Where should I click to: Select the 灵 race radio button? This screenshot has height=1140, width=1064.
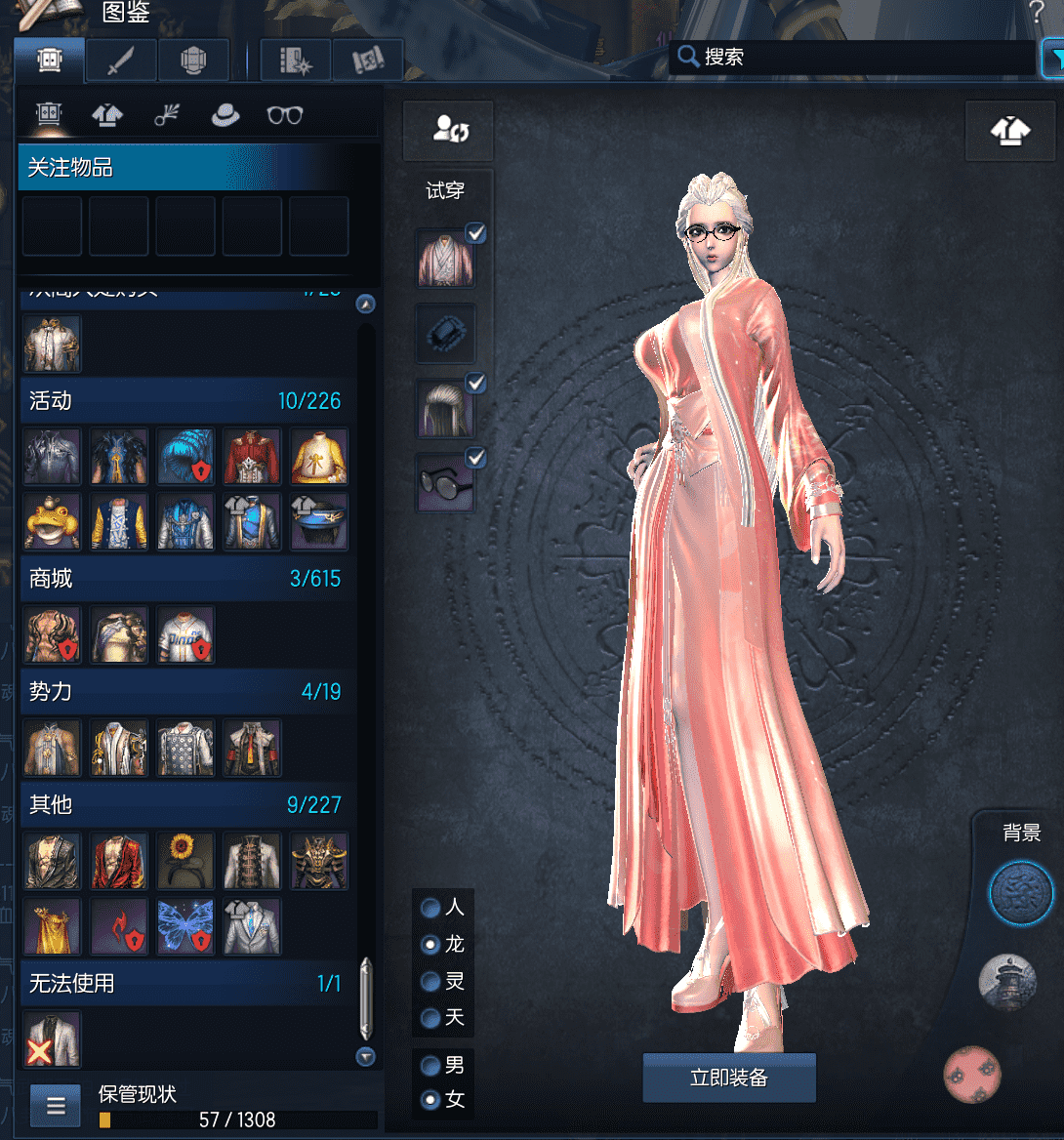430,981
